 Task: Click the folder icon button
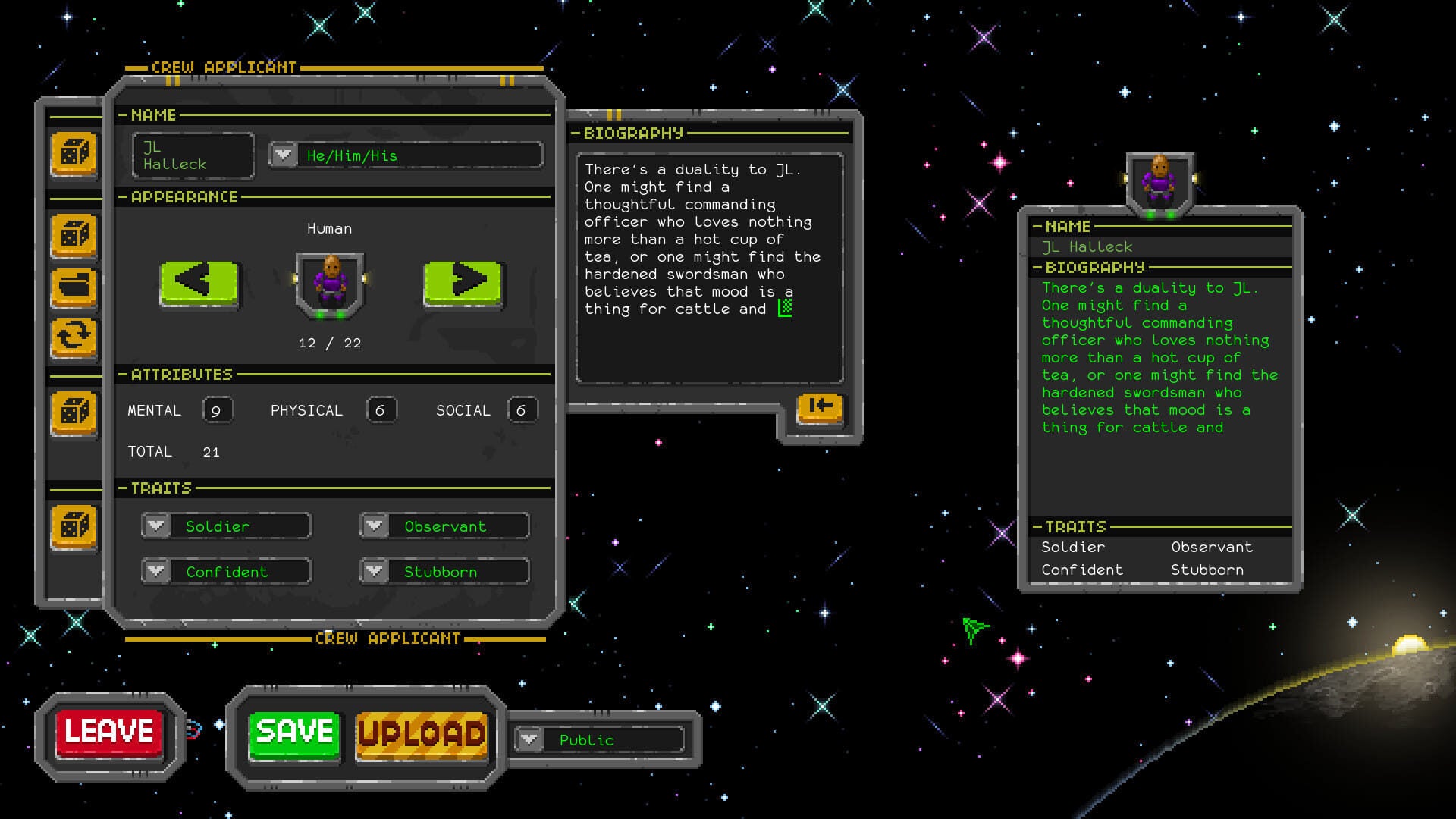[74, 287]
